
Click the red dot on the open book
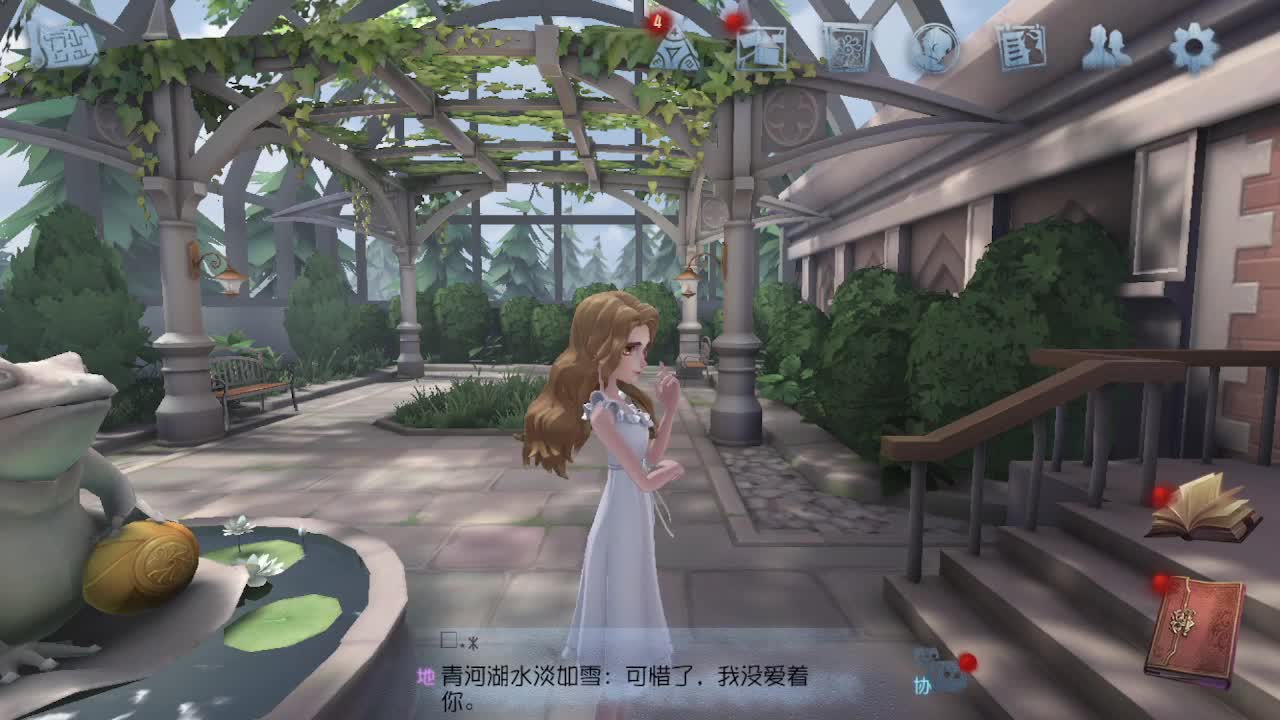pos(1159,494)
